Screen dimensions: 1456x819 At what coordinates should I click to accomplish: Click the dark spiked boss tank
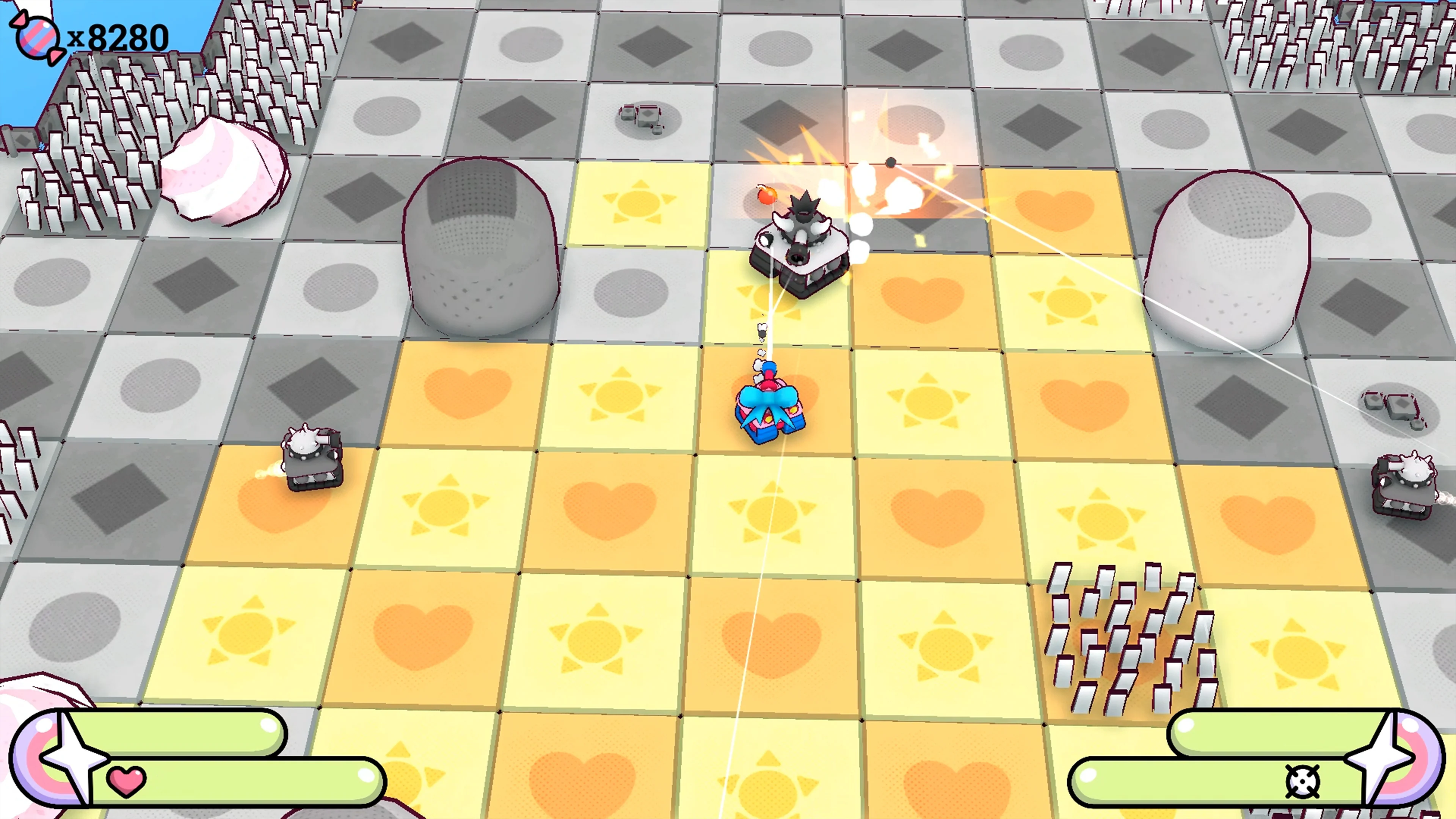pos(799,243)
